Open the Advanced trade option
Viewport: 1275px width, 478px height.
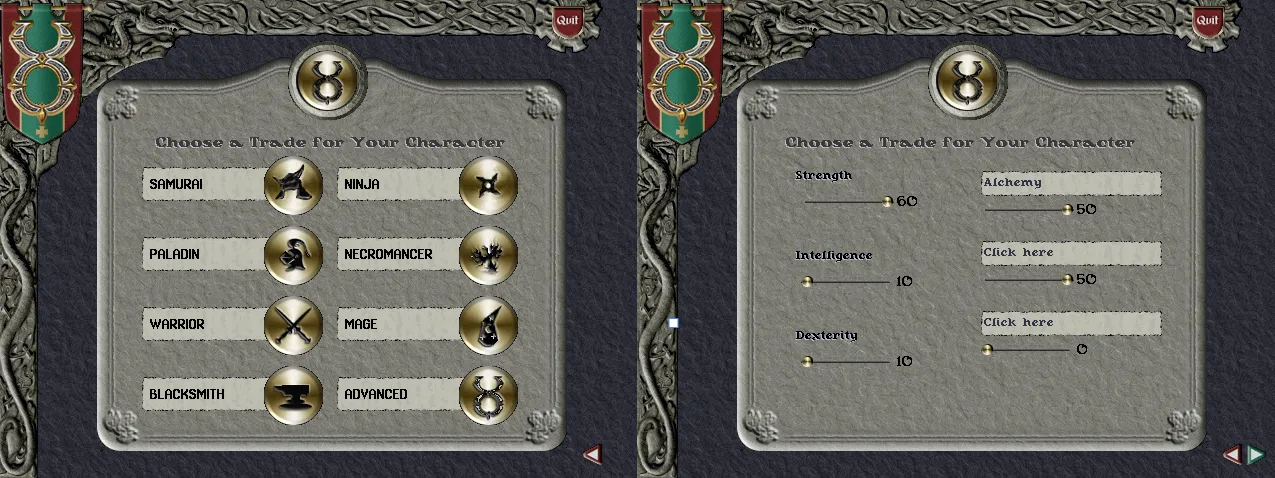click(488, 395)
